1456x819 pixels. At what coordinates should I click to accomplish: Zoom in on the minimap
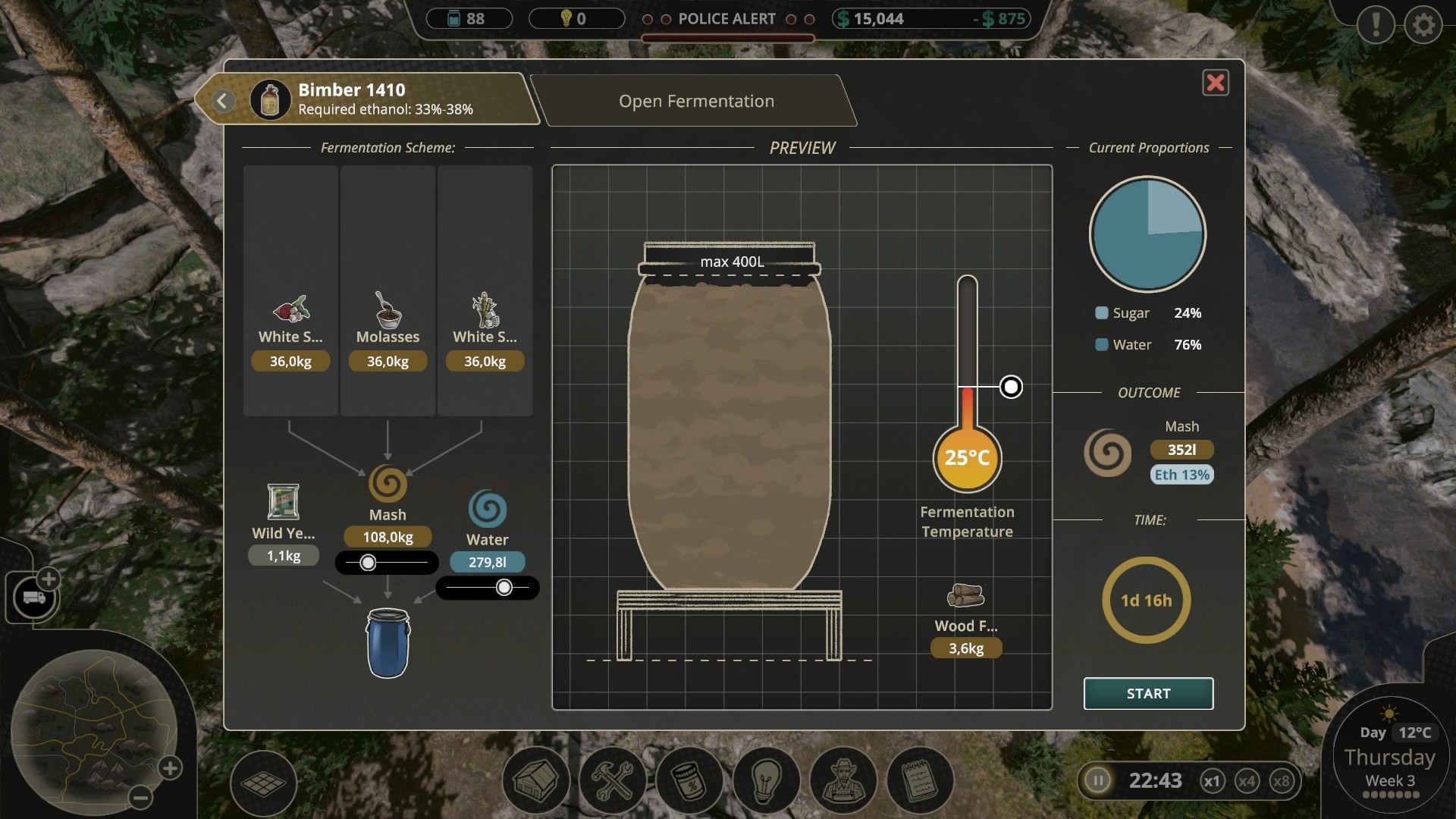click(x=170, y=768)
